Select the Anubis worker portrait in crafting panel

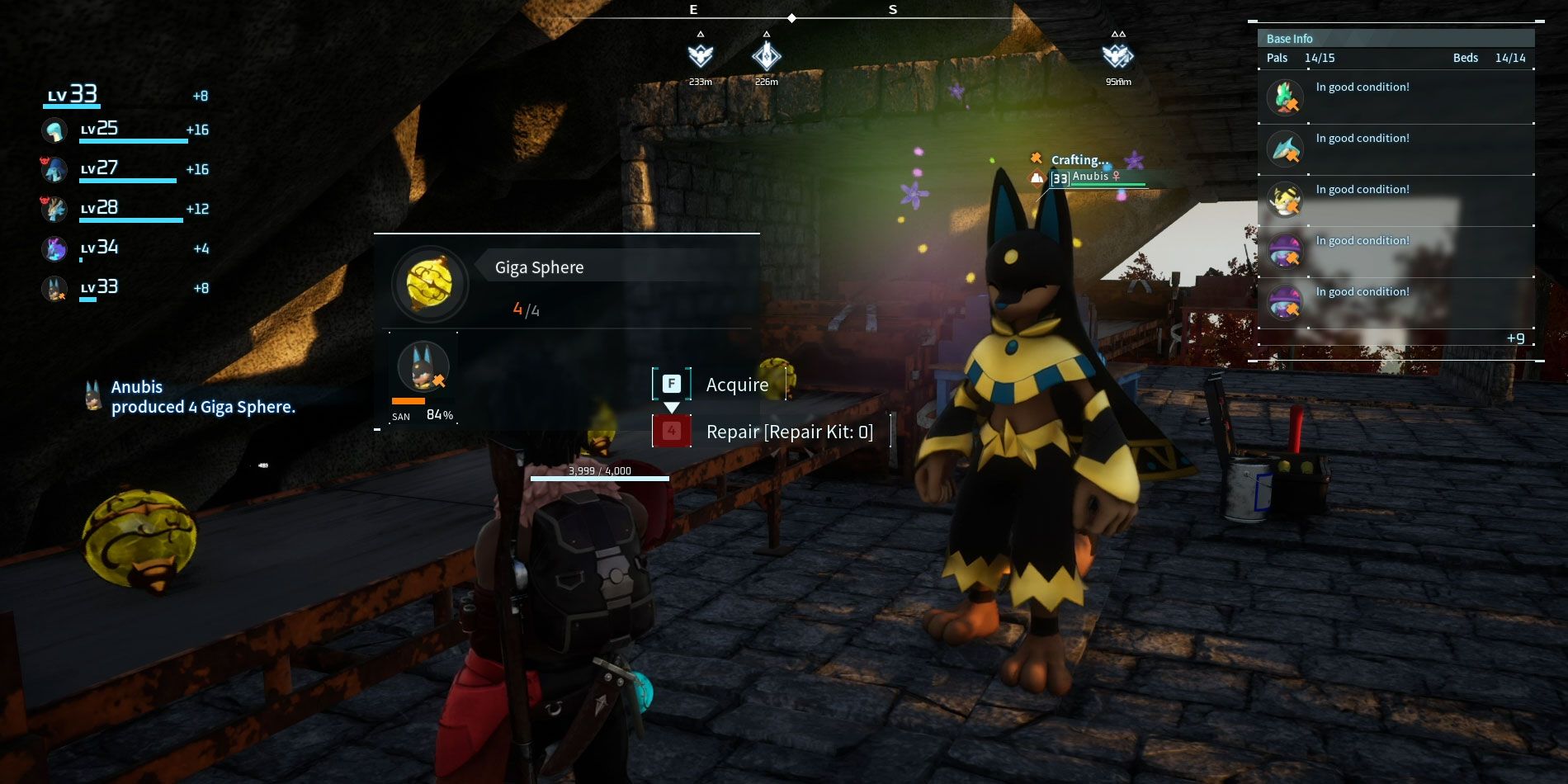[423, 366]
